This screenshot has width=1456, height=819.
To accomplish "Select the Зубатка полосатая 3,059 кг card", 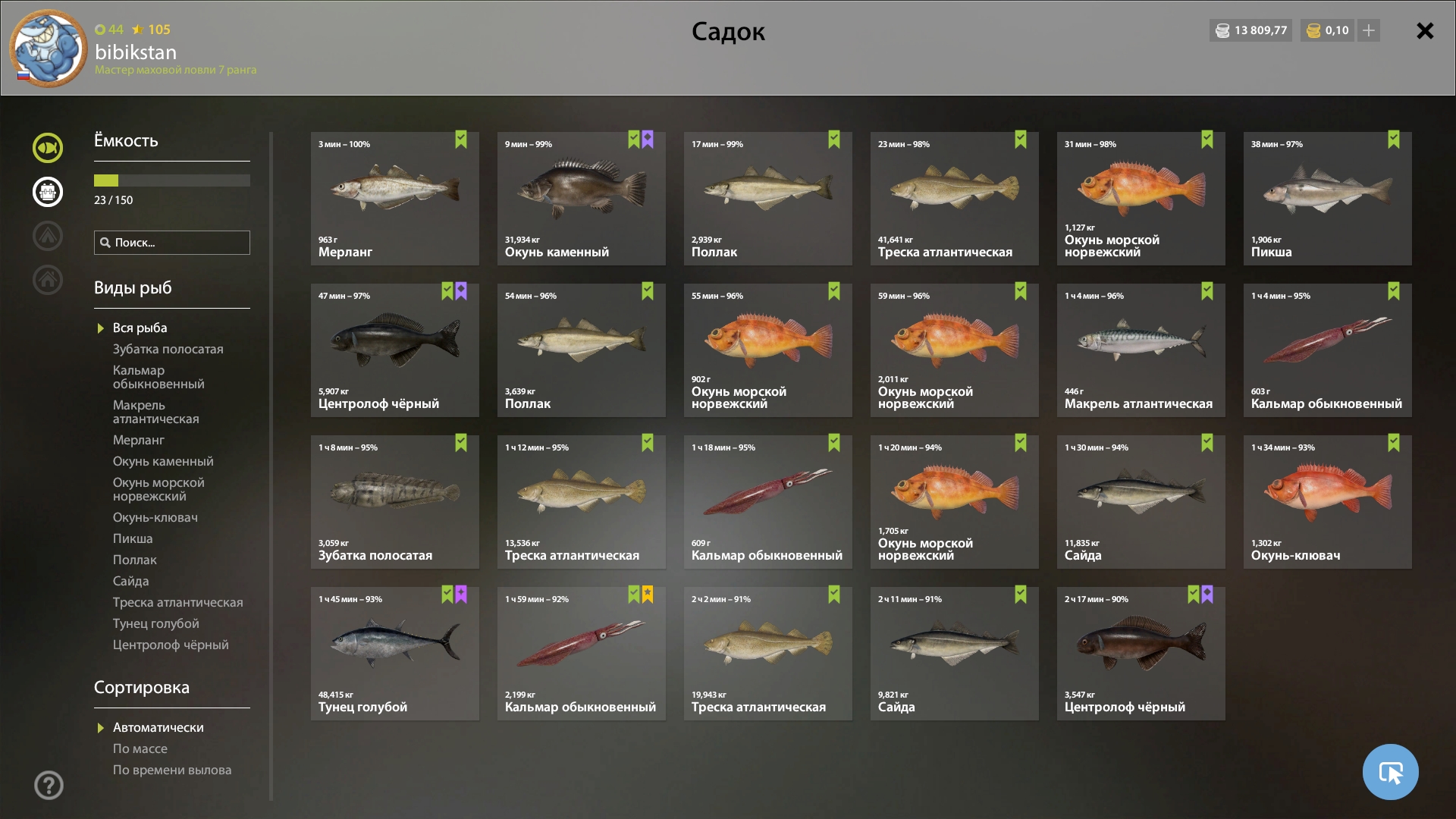I will pos(394,502).
